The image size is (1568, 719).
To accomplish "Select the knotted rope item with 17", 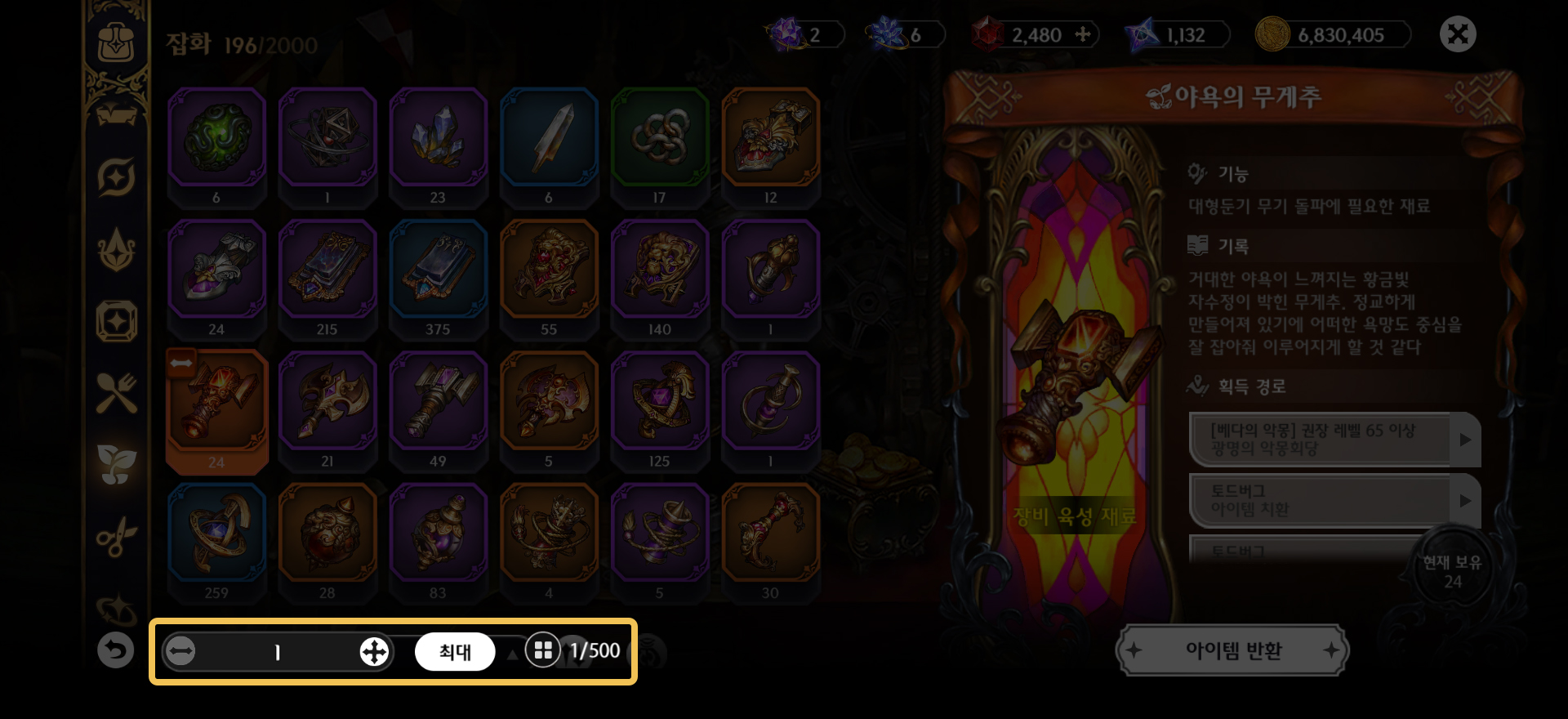I will (x=660, y=137).
